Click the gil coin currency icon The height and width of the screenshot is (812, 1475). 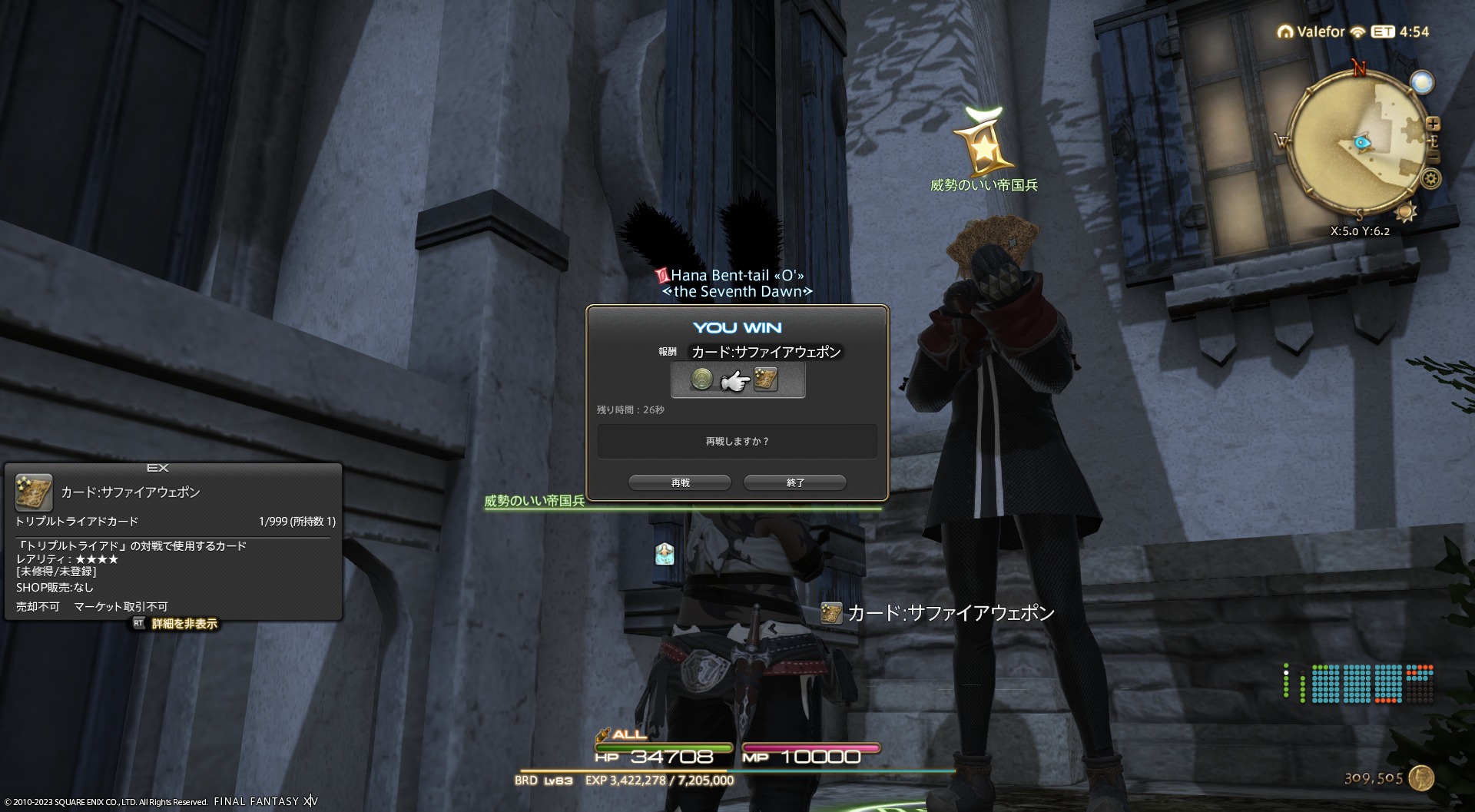coord(1422,777)
